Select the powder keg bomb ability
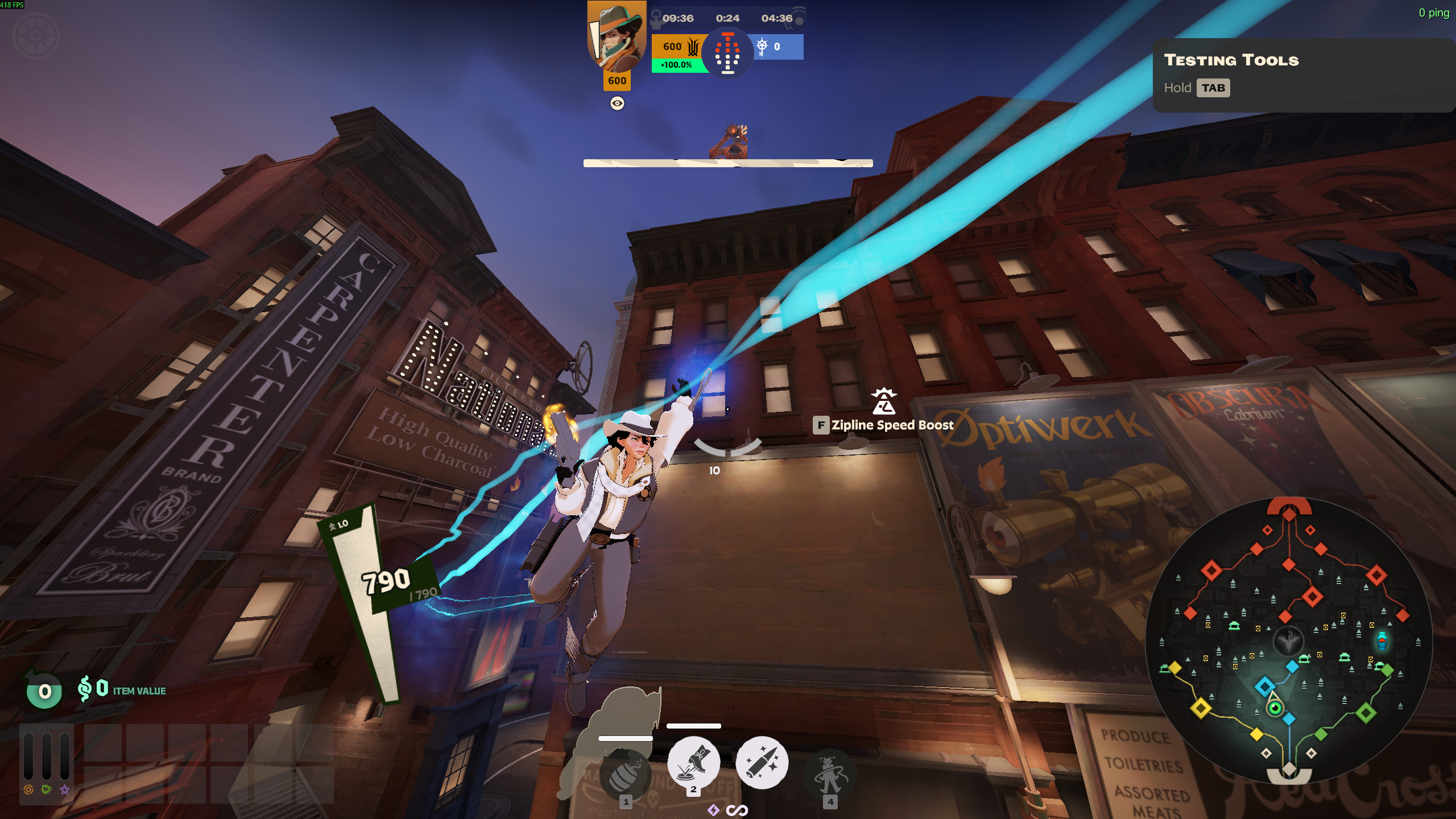The width and height of the screenshot is (1456, 819). tap(625, 775)
